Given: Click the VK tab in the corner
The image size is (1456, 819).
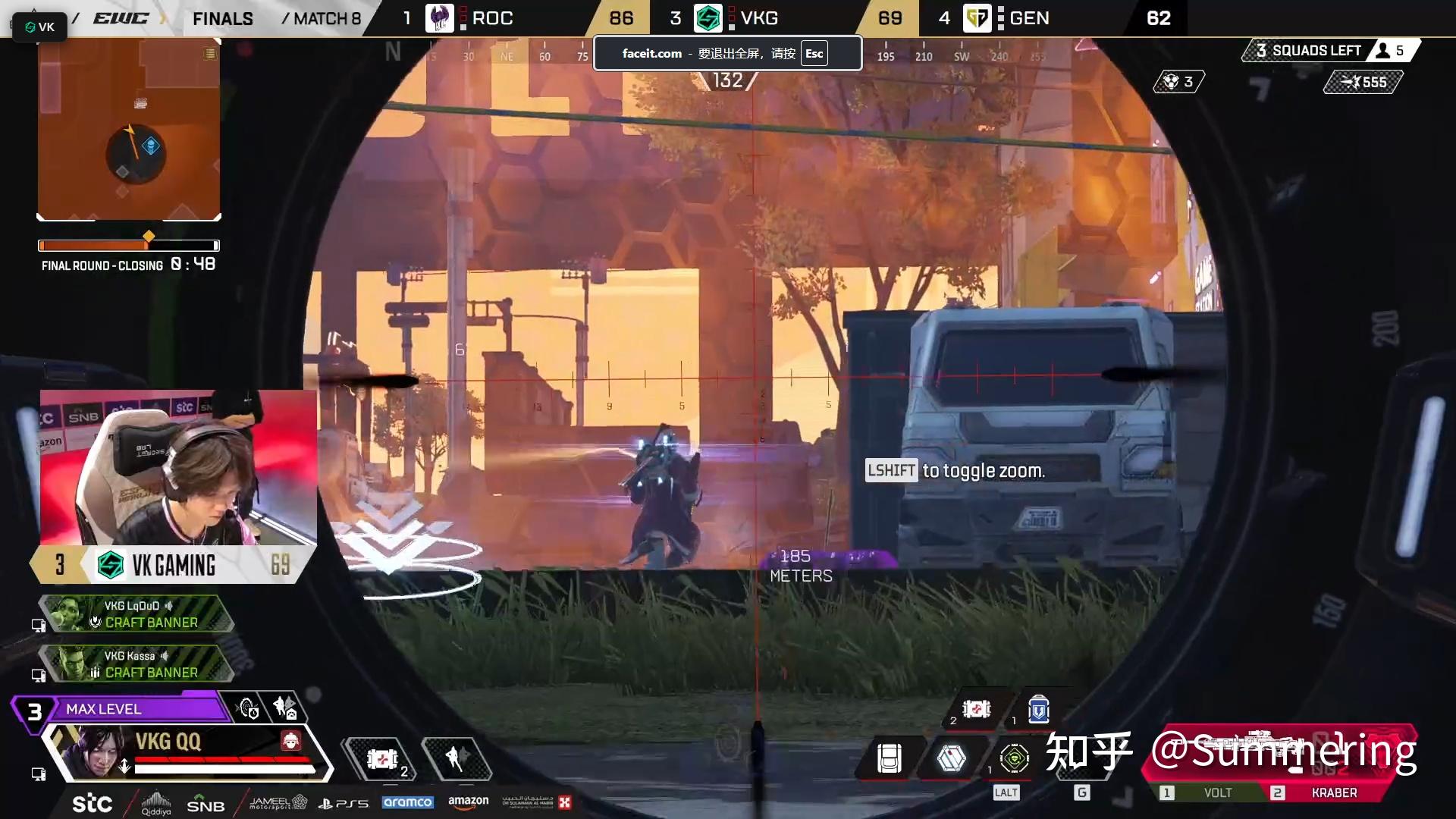Looking at the screenshot, I should [39, 27].
